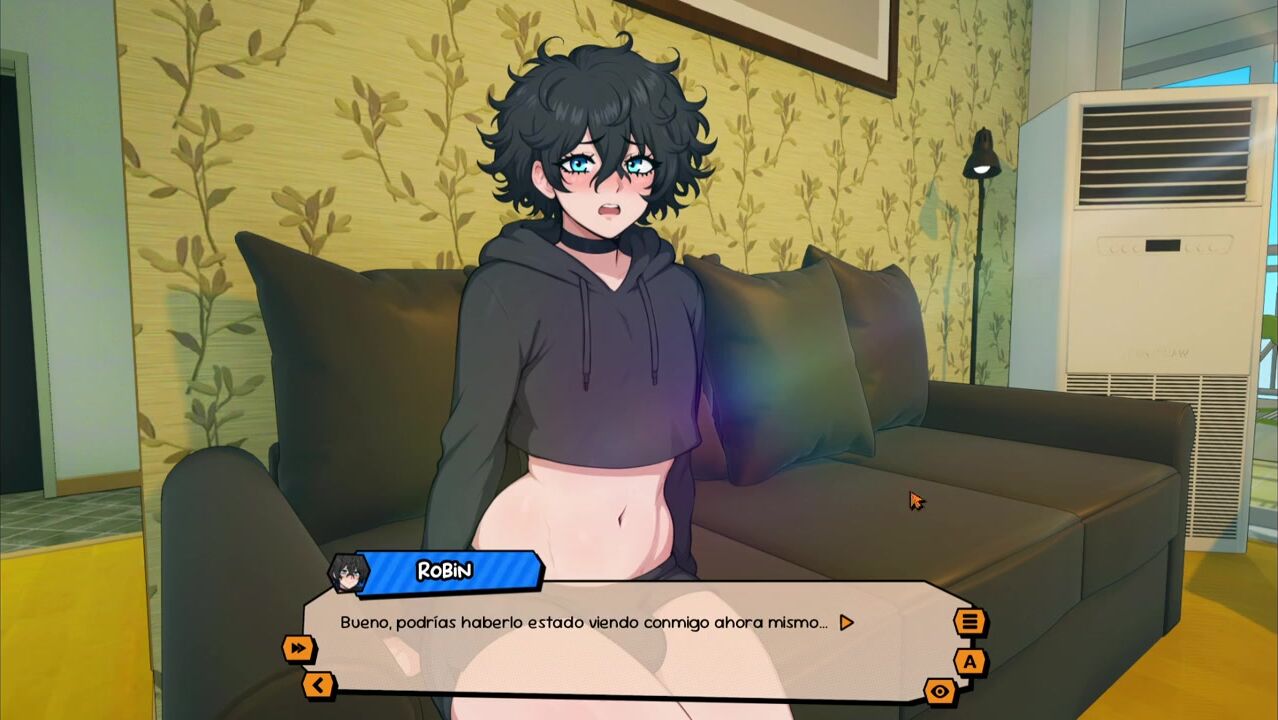This screenshot has width=1278, height=720.
Task: Activate the fast-forward skip button
Action: [299, 649]
